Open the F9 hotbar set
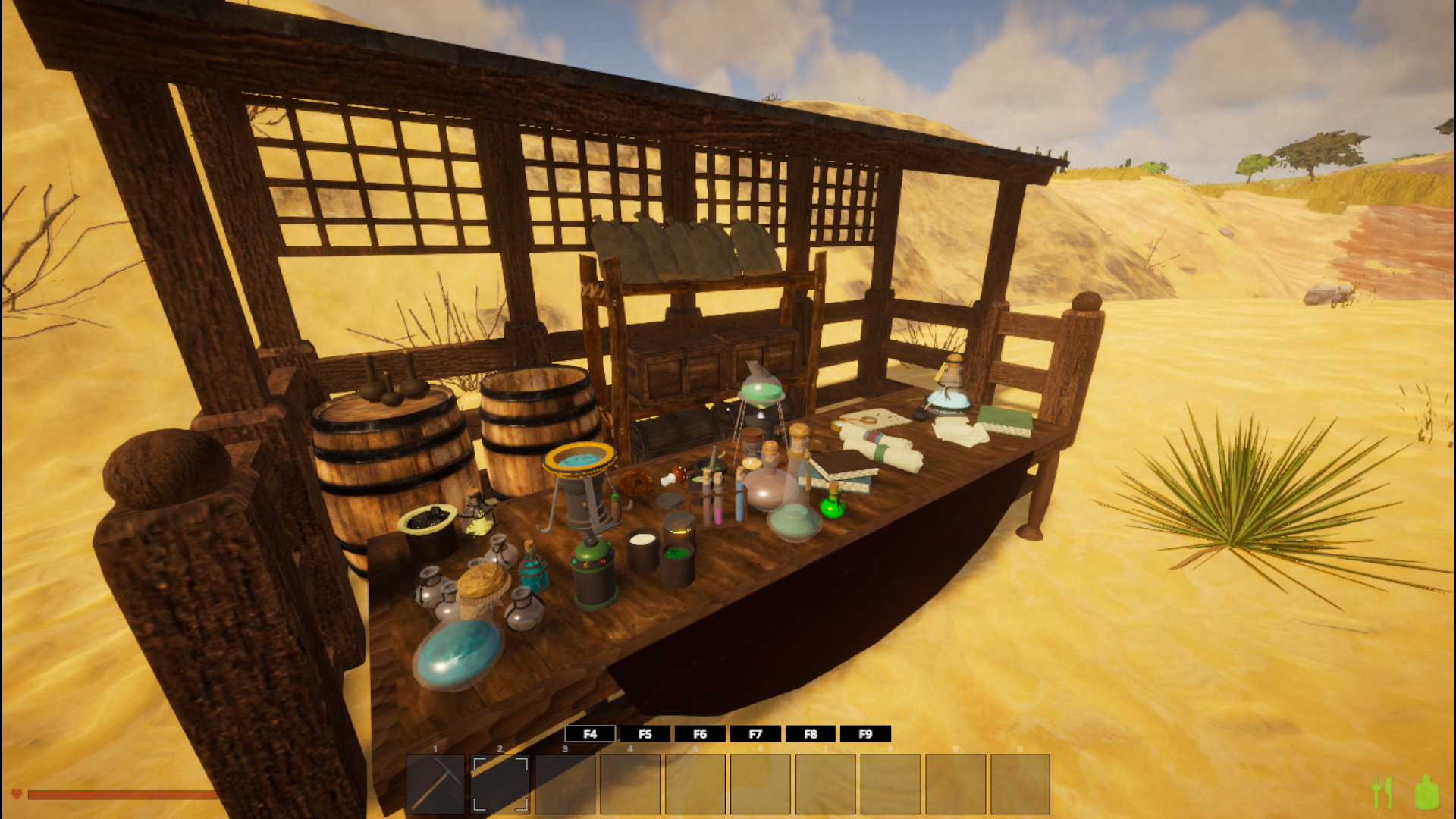 point(865,734)
